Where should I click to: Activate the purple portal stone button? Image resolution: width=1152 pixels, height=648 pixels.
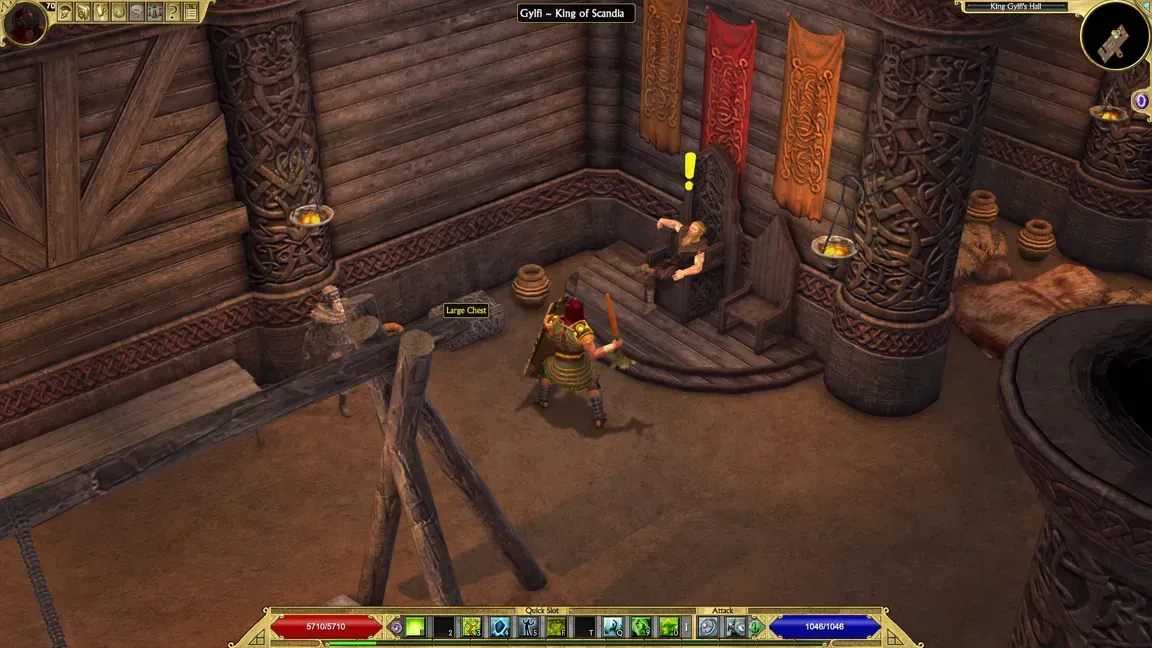point(1141,101)
